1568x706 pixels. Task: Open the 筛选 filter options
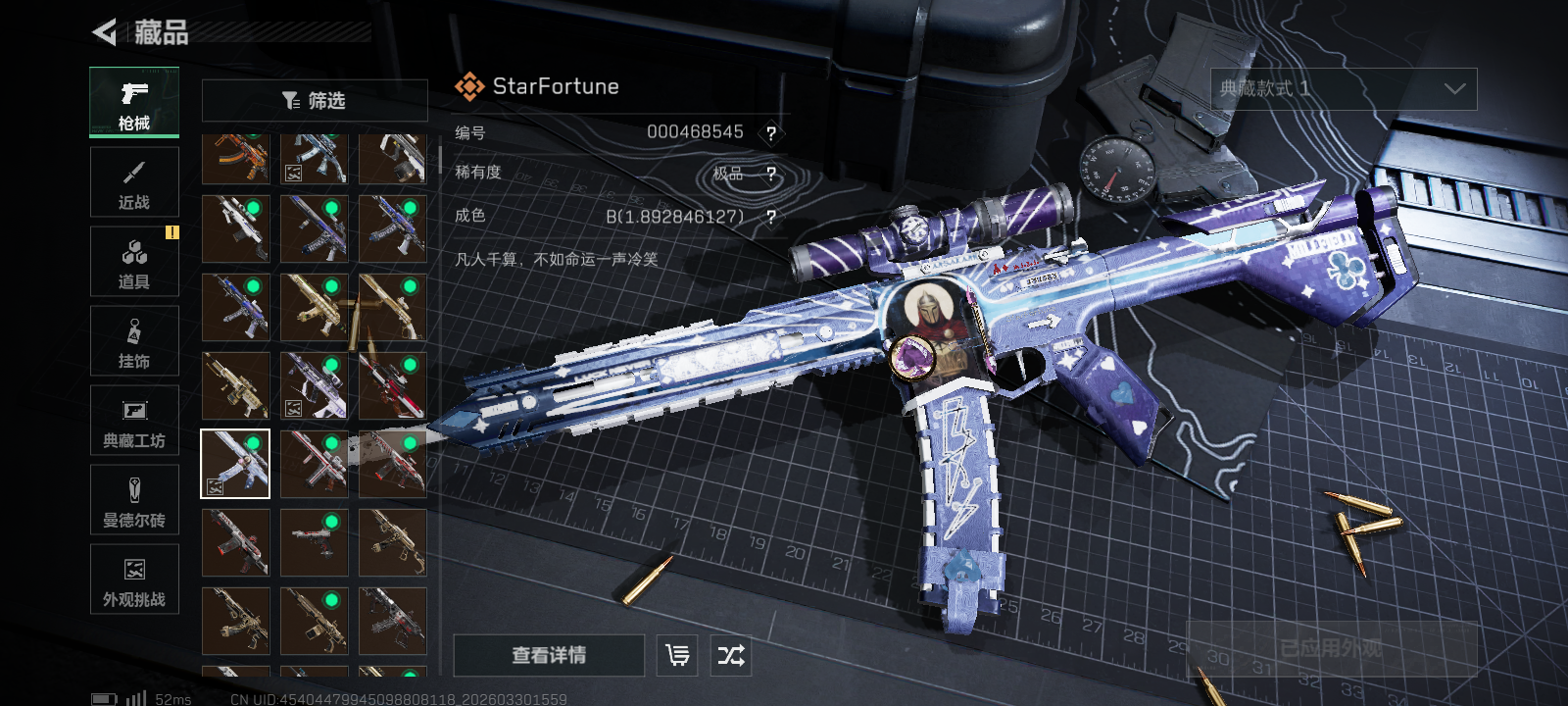click(315, 100)
